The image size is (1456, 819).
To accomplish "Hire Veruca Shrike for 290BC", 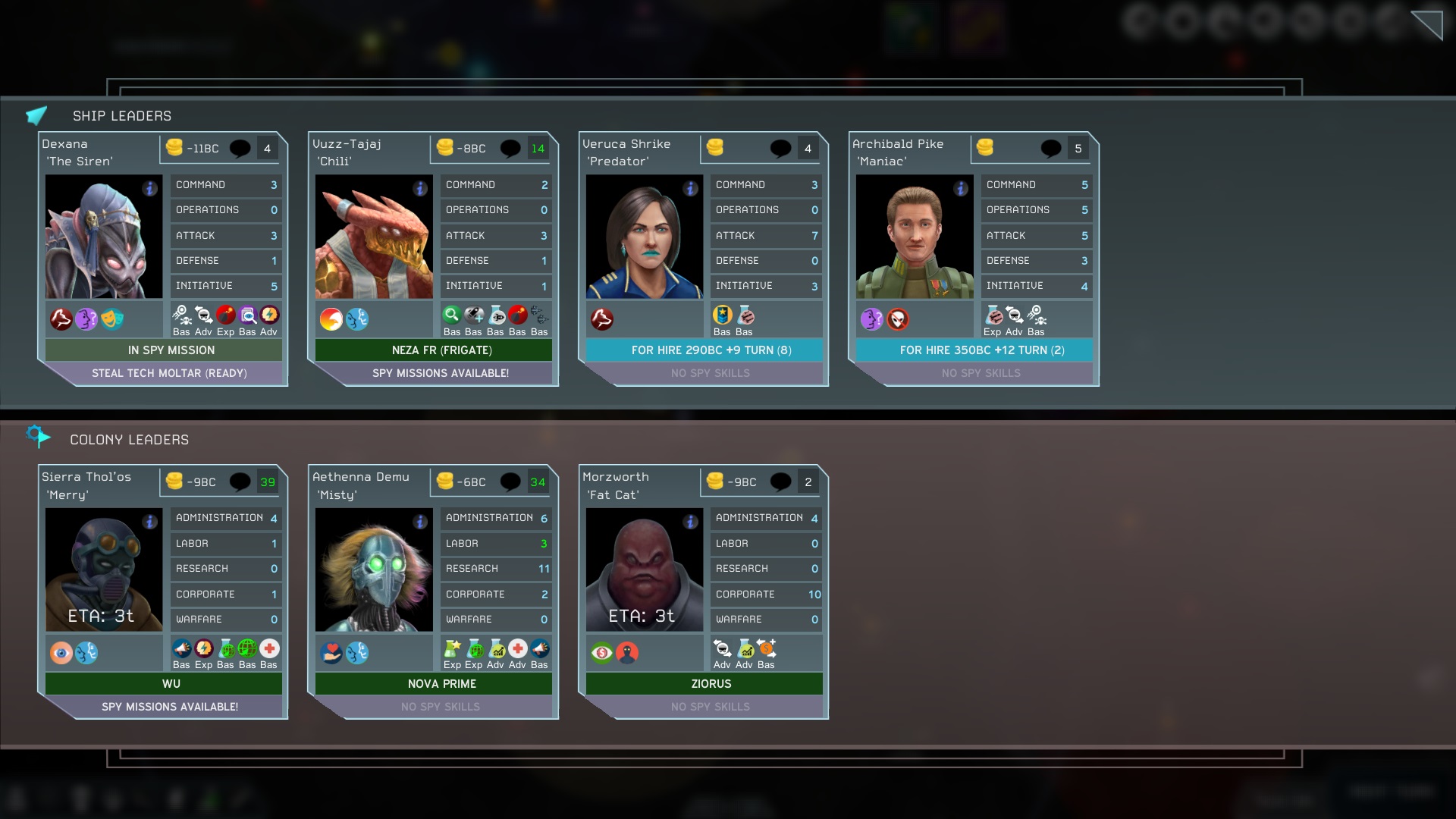I will pos(711,350).
